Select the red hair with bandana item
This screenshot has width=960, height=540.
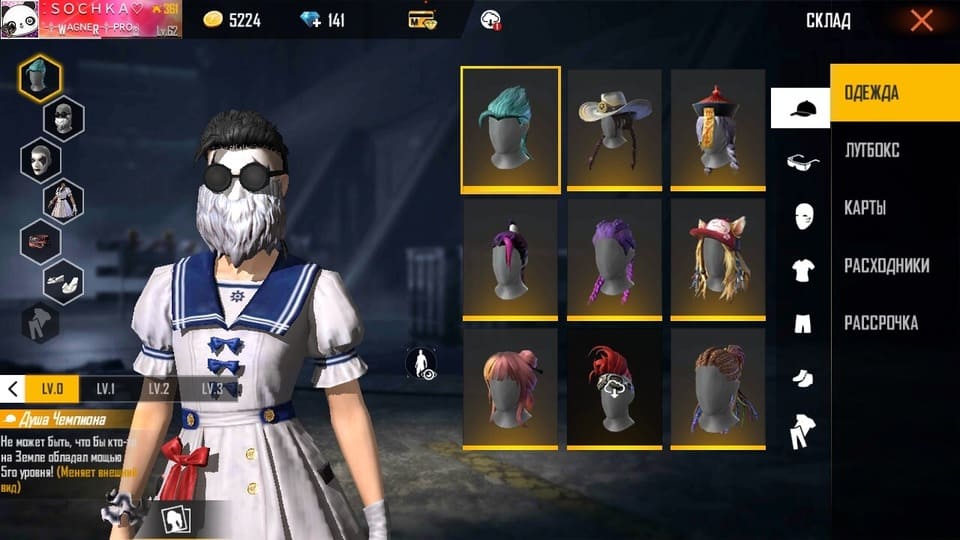coord(614,387)
